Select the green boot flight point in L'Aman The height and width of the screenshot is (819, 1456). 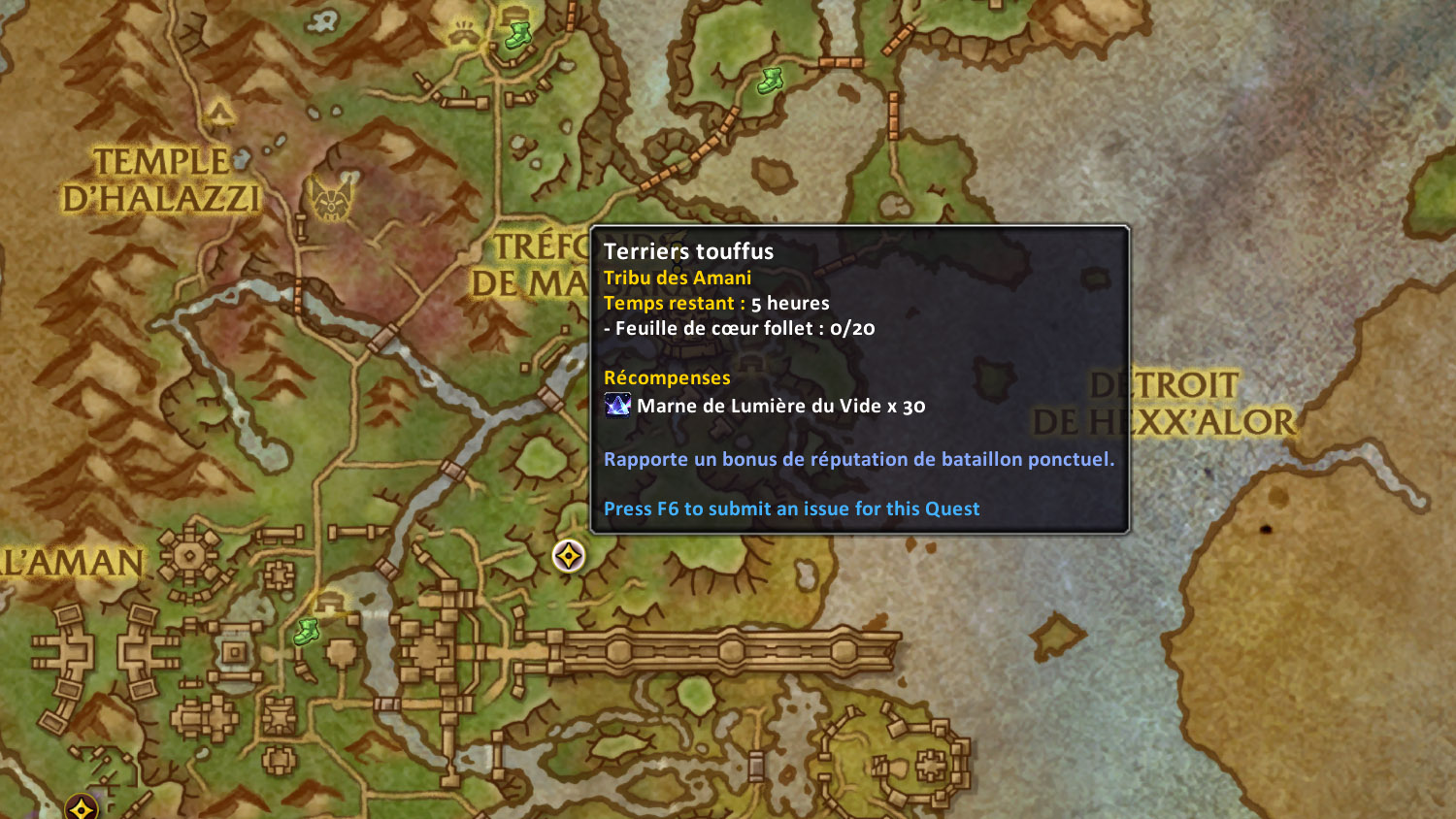pyautogui.click(x=307, y=632)
